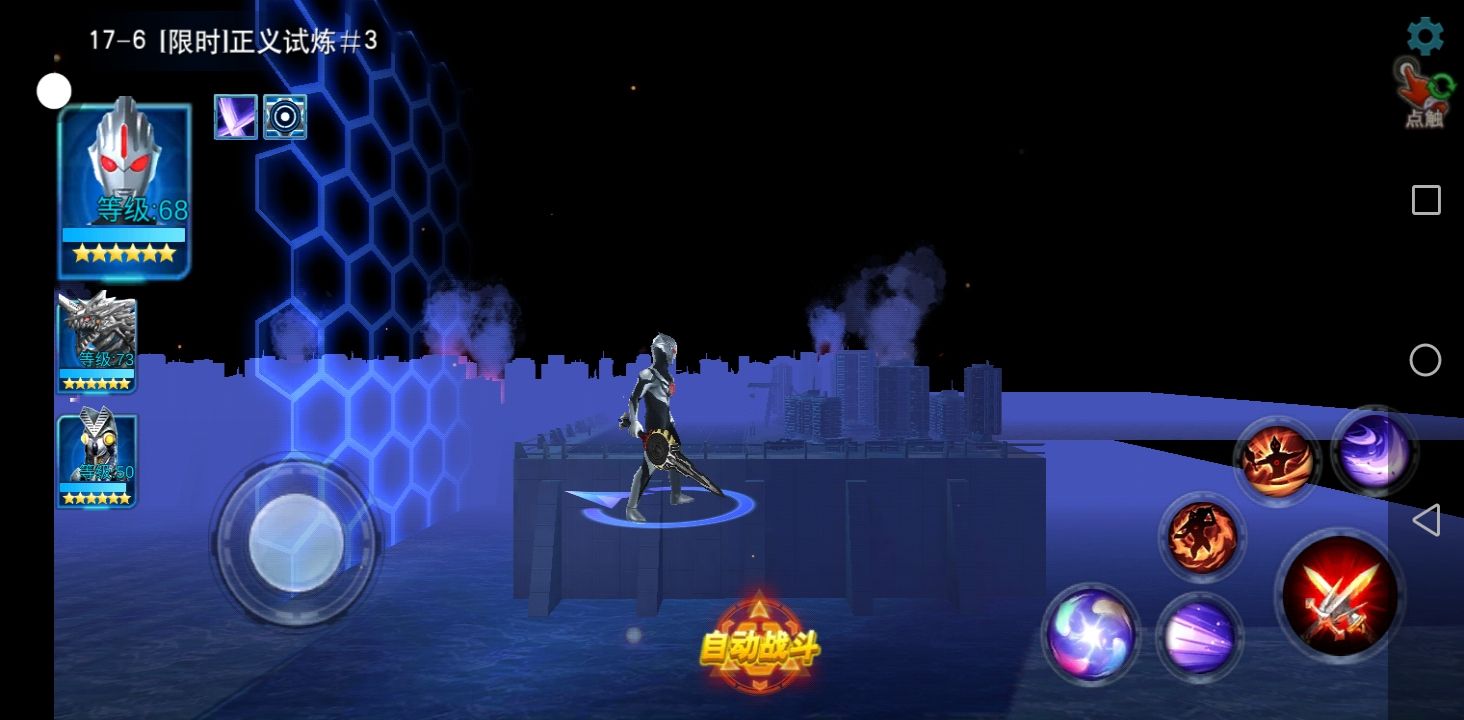The width and height of the screenshot is (1464, 720).
Task: Tap the Android home circle button
Action: (x=1425, y=360)
